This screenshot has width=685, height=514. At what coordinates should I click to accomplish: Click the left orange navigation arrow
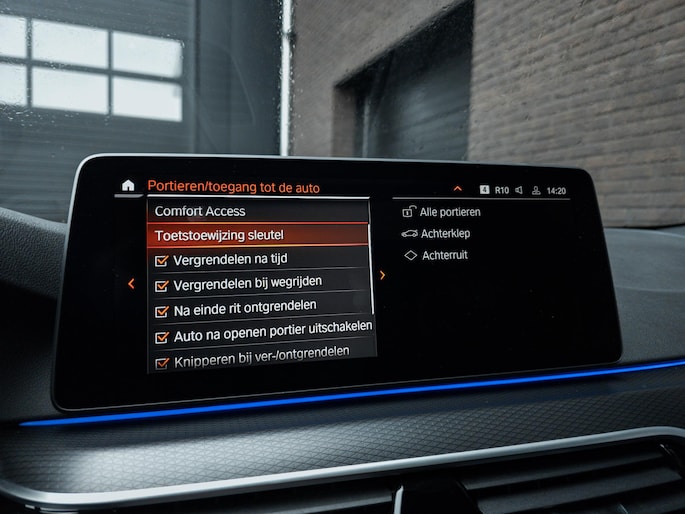click(x=131, y=284)
